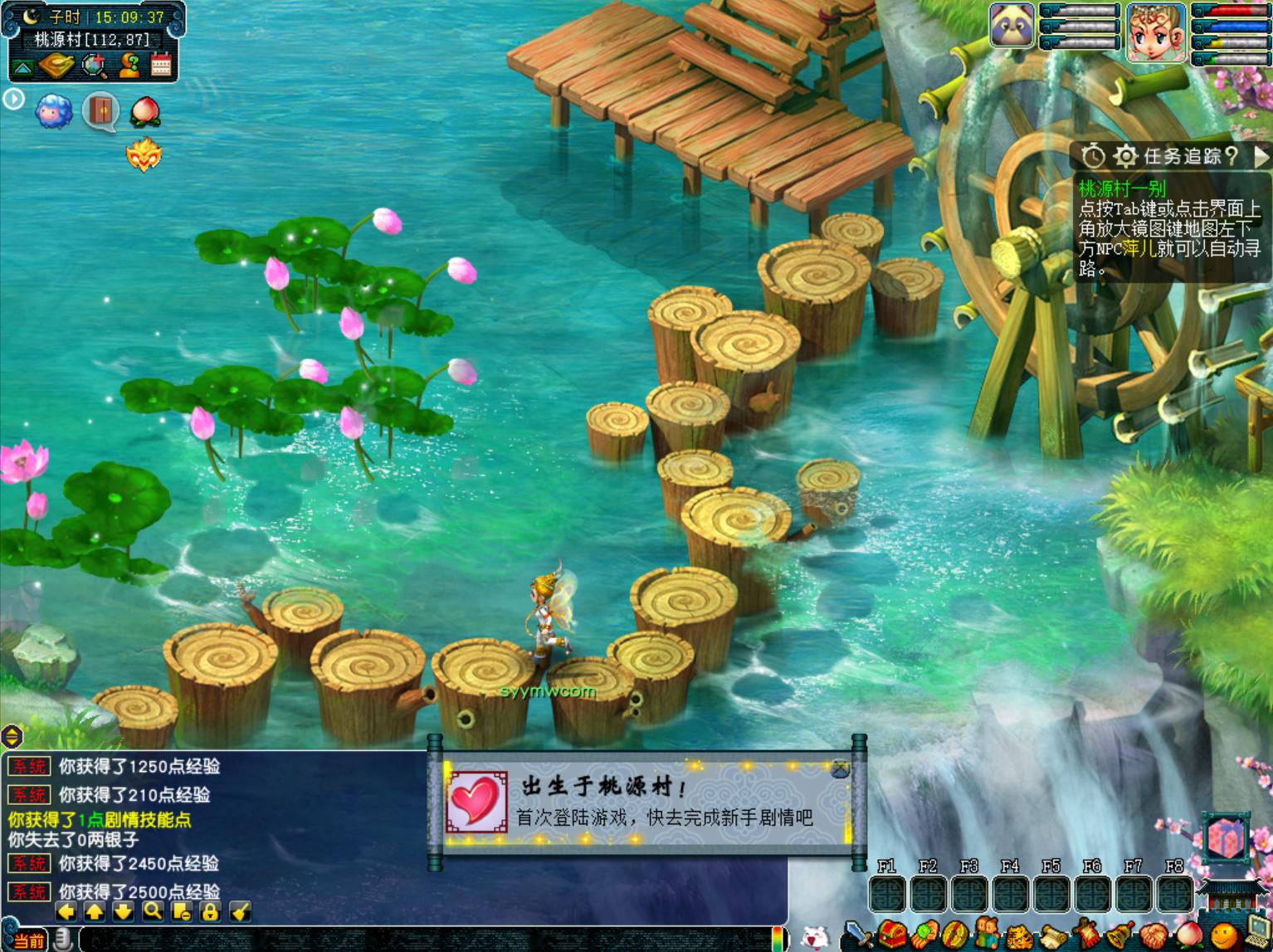The height and width of the screenshot is (952, 1273).
Task: Open the handshake friends button
Action: point(1153,936)
